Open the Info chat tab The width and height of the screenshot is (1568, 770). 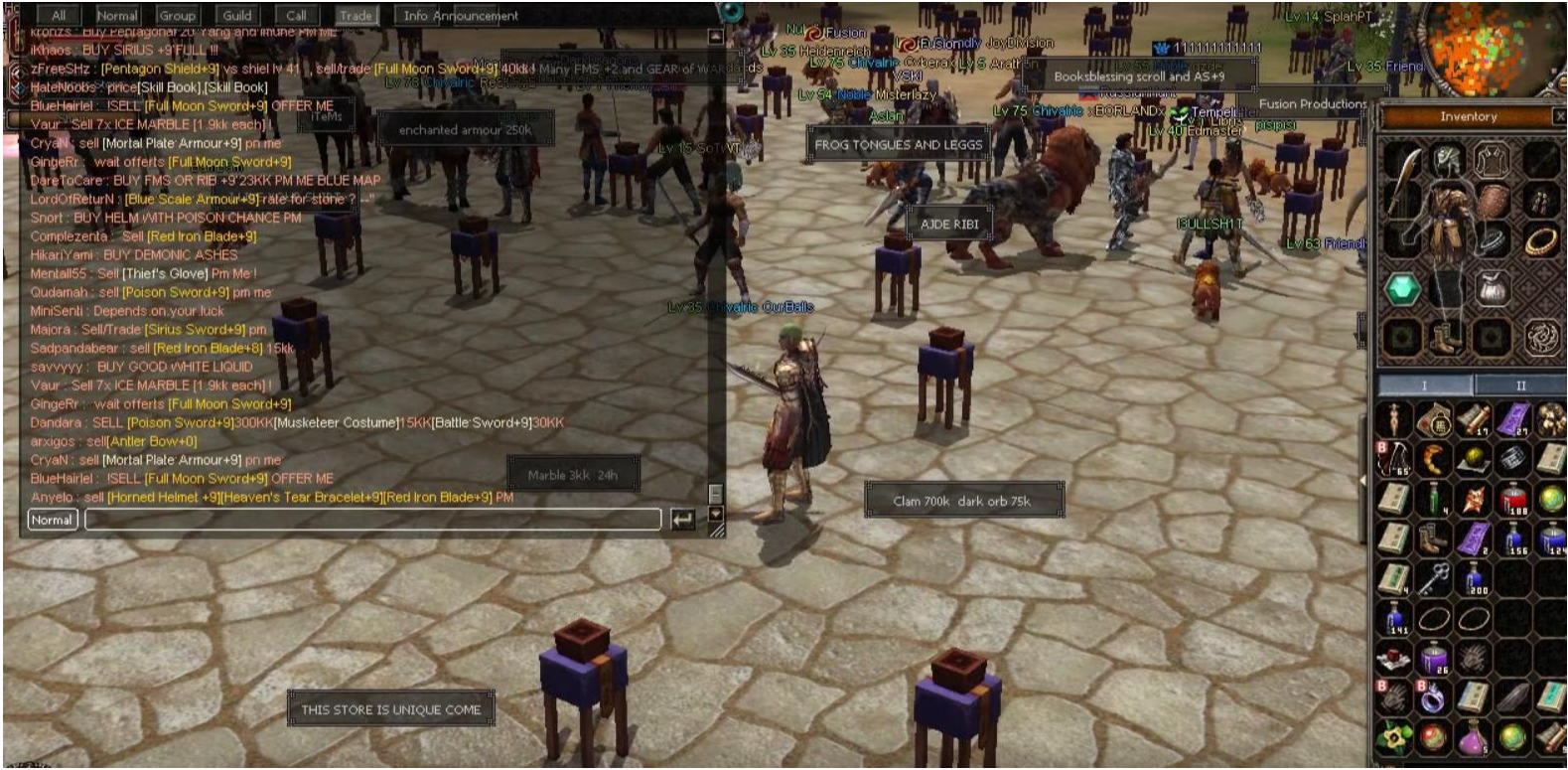click(x=415, y=15)
